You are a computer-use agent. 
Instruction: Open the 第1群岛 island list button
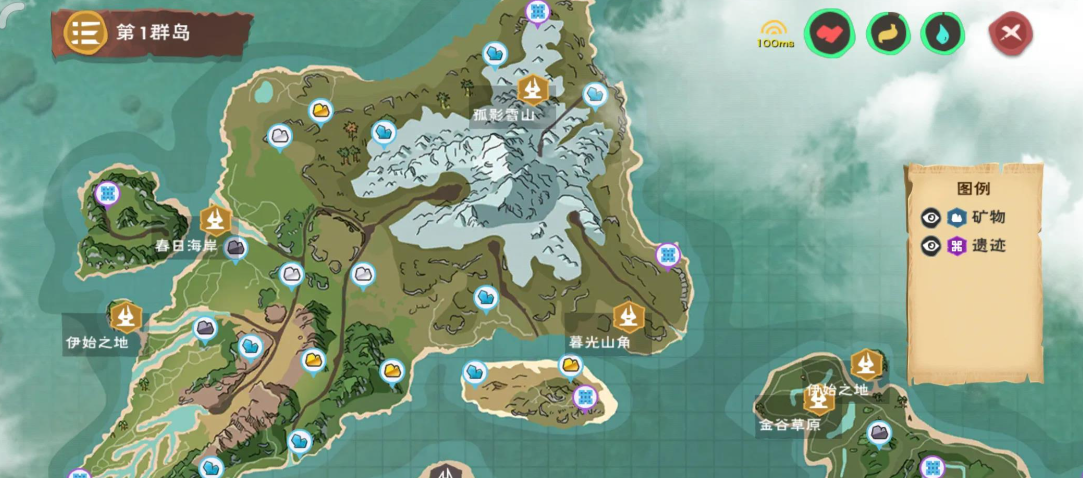tap(87, 33)
